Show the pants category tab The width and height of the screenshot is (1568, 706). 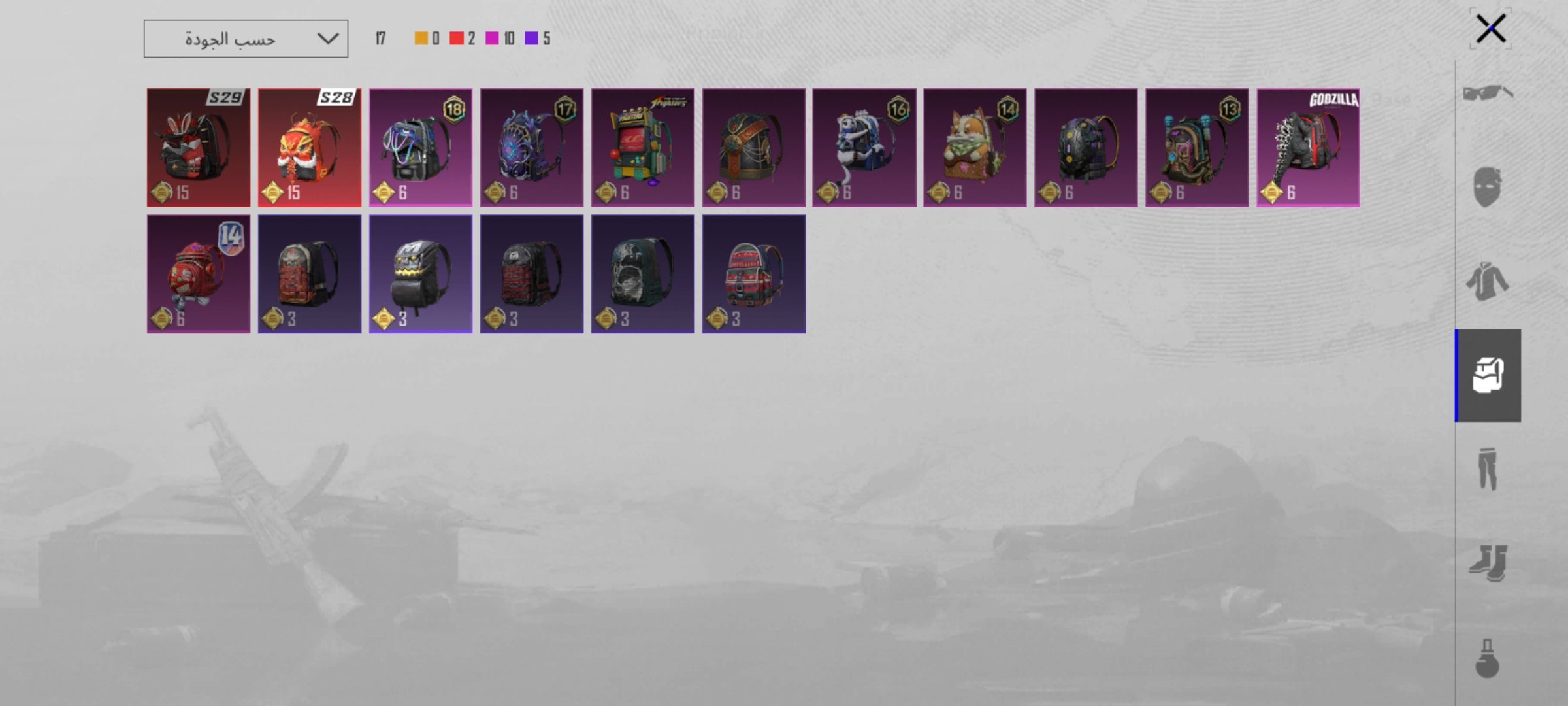1488,469
